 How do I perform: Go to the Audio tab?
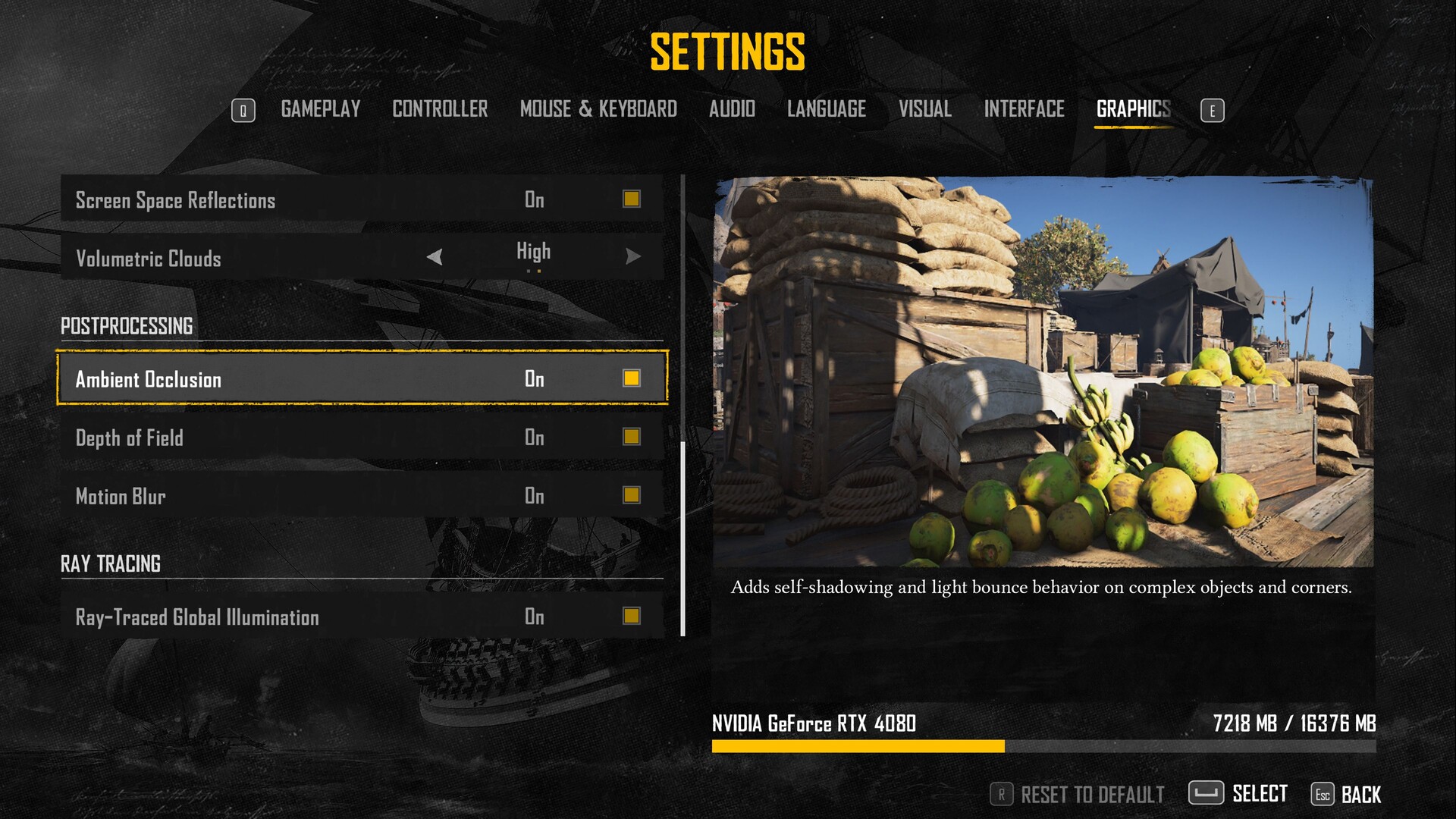point(732,109)
